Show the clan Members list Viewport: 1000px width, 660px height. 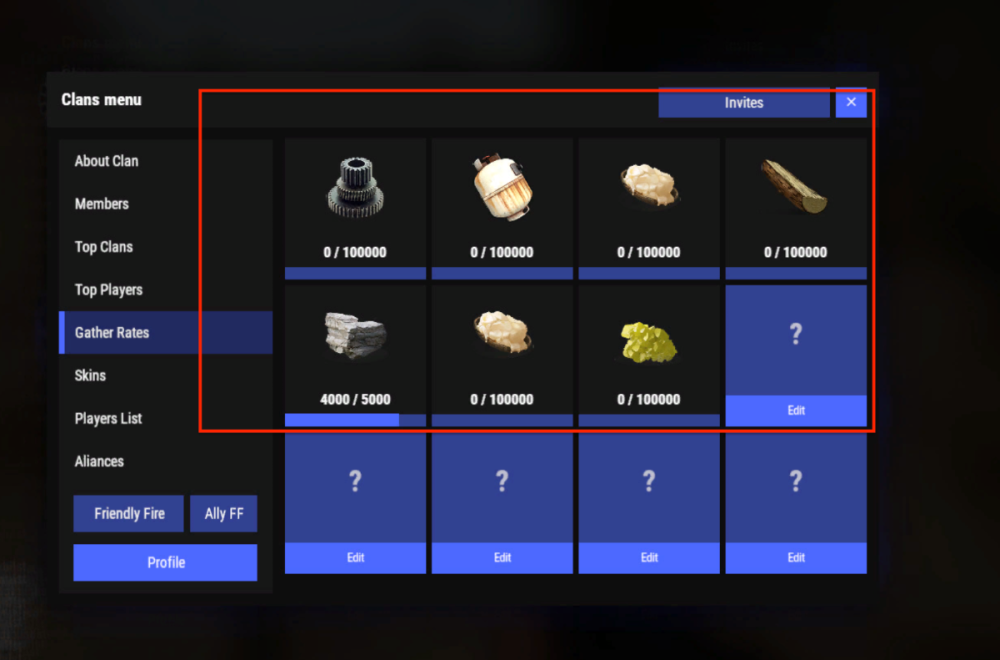102,204
